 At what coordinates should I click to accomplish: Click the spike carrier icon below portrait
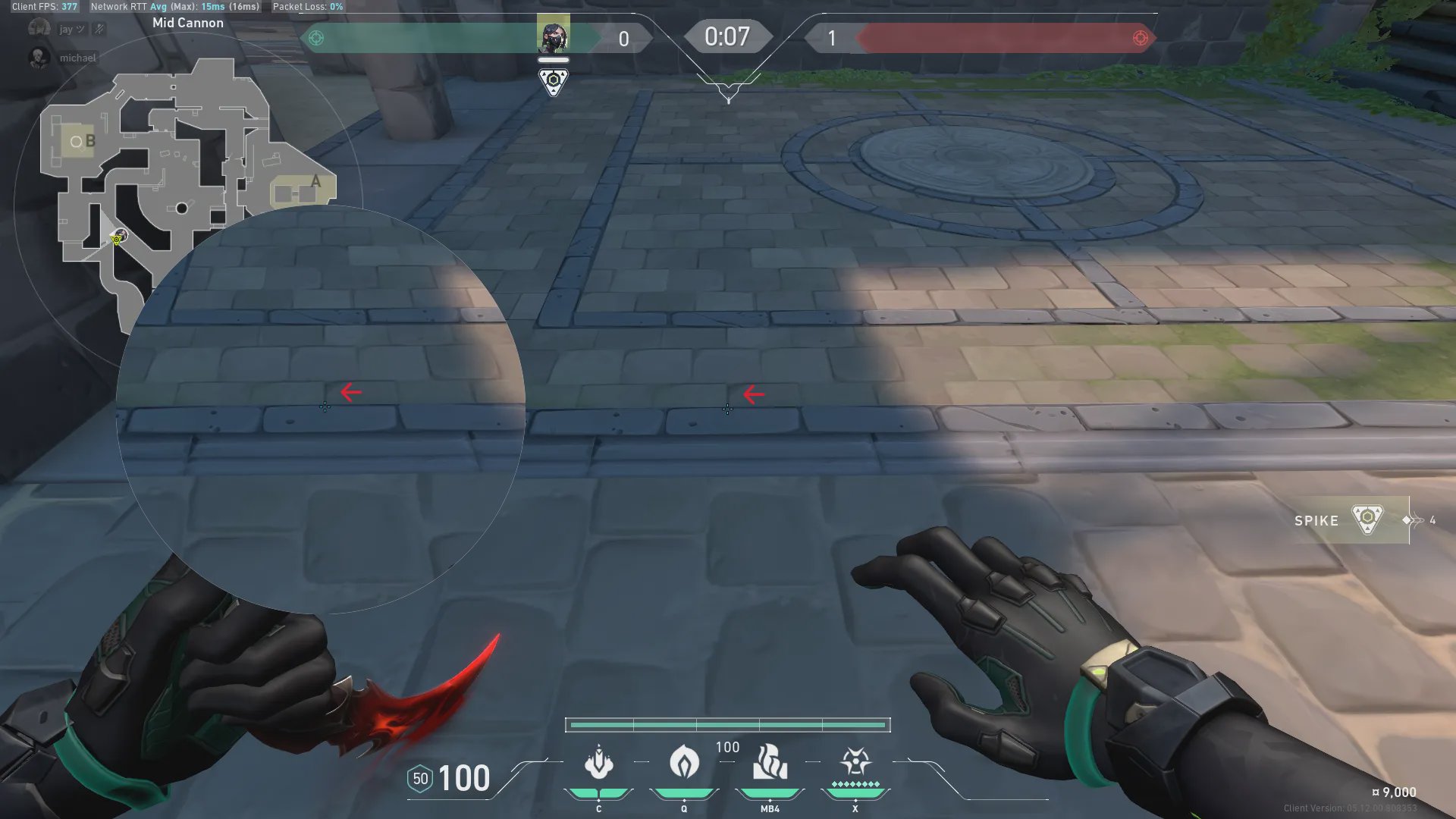tap(553, 81)
